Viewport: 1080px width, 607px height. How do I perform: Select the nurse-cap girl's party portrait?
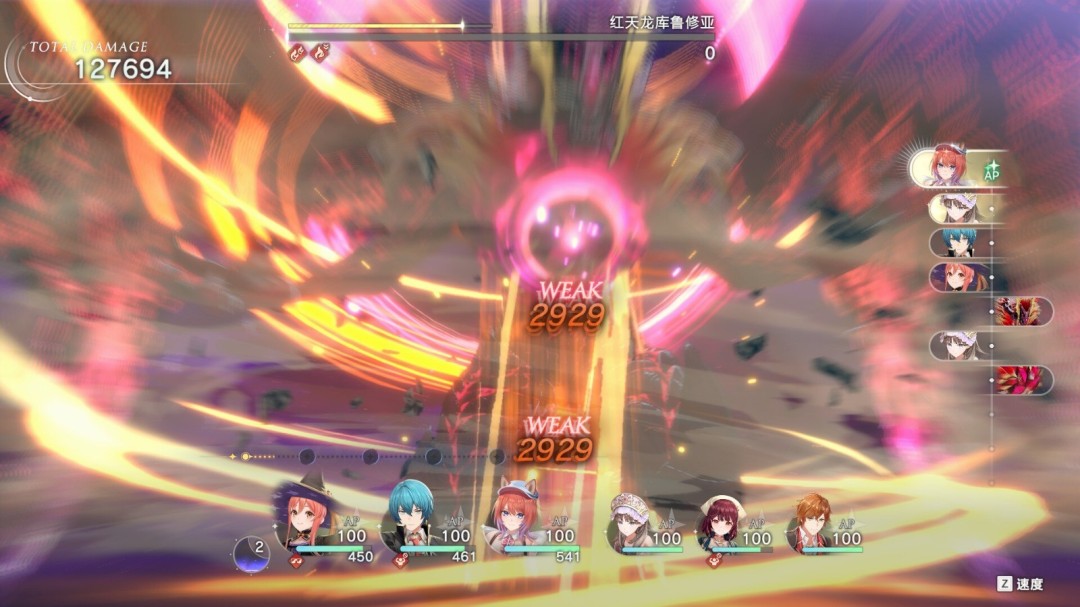click(720, 522)
